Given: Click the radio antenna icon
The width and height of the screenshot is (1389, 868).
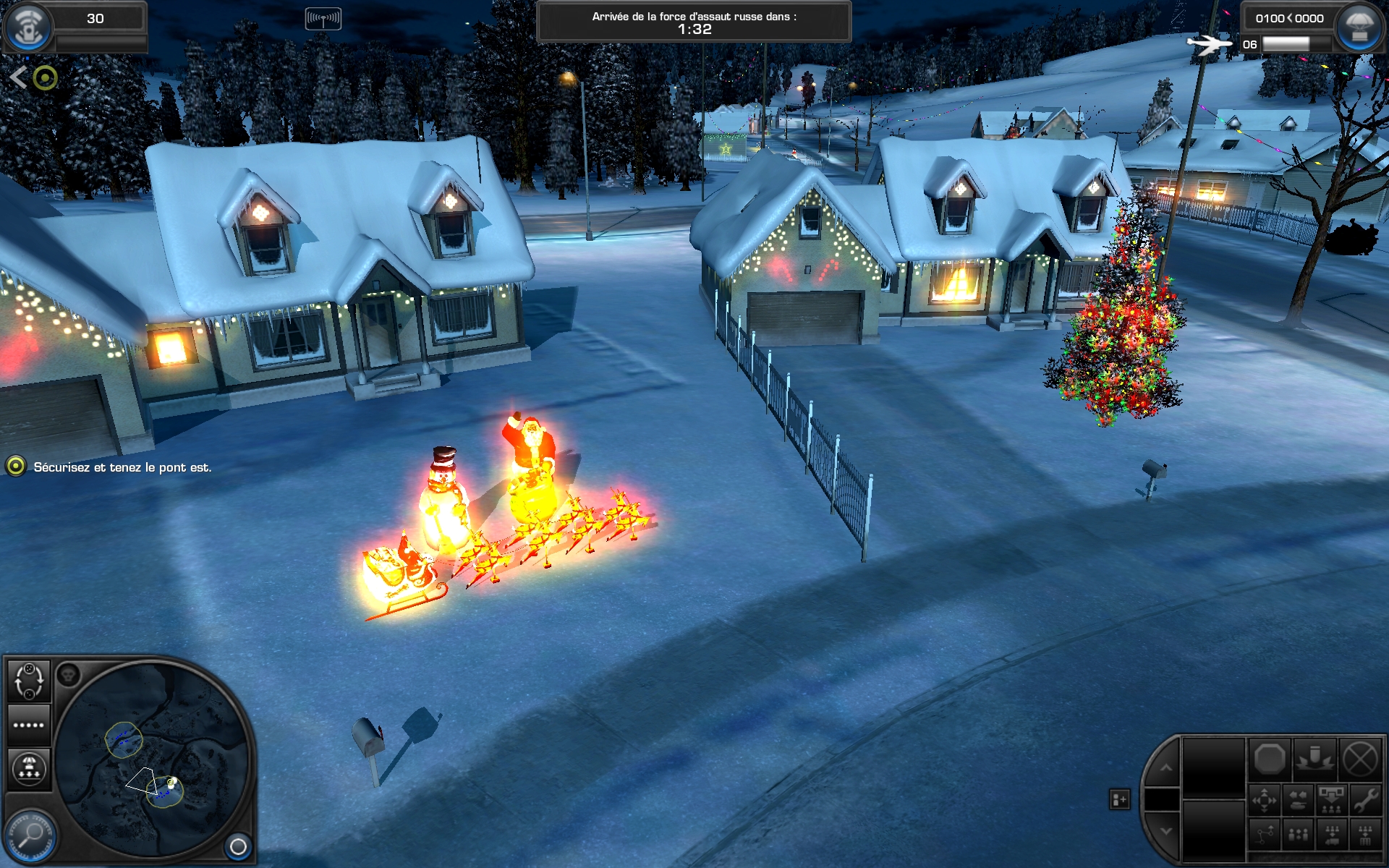Looking at the screenshot, I should 323,18.
